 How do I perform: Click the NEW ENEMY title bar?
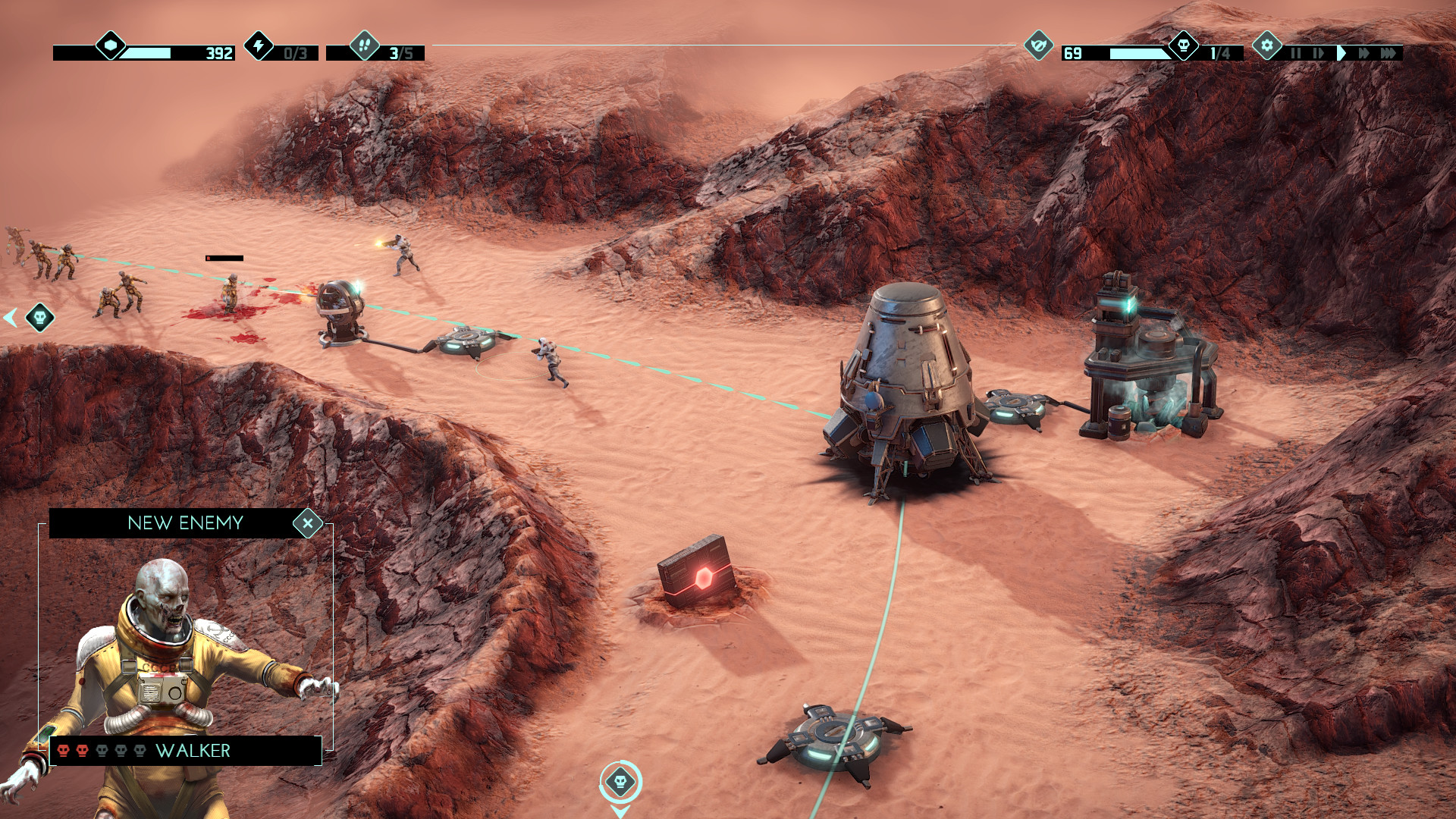coord(186,522)
